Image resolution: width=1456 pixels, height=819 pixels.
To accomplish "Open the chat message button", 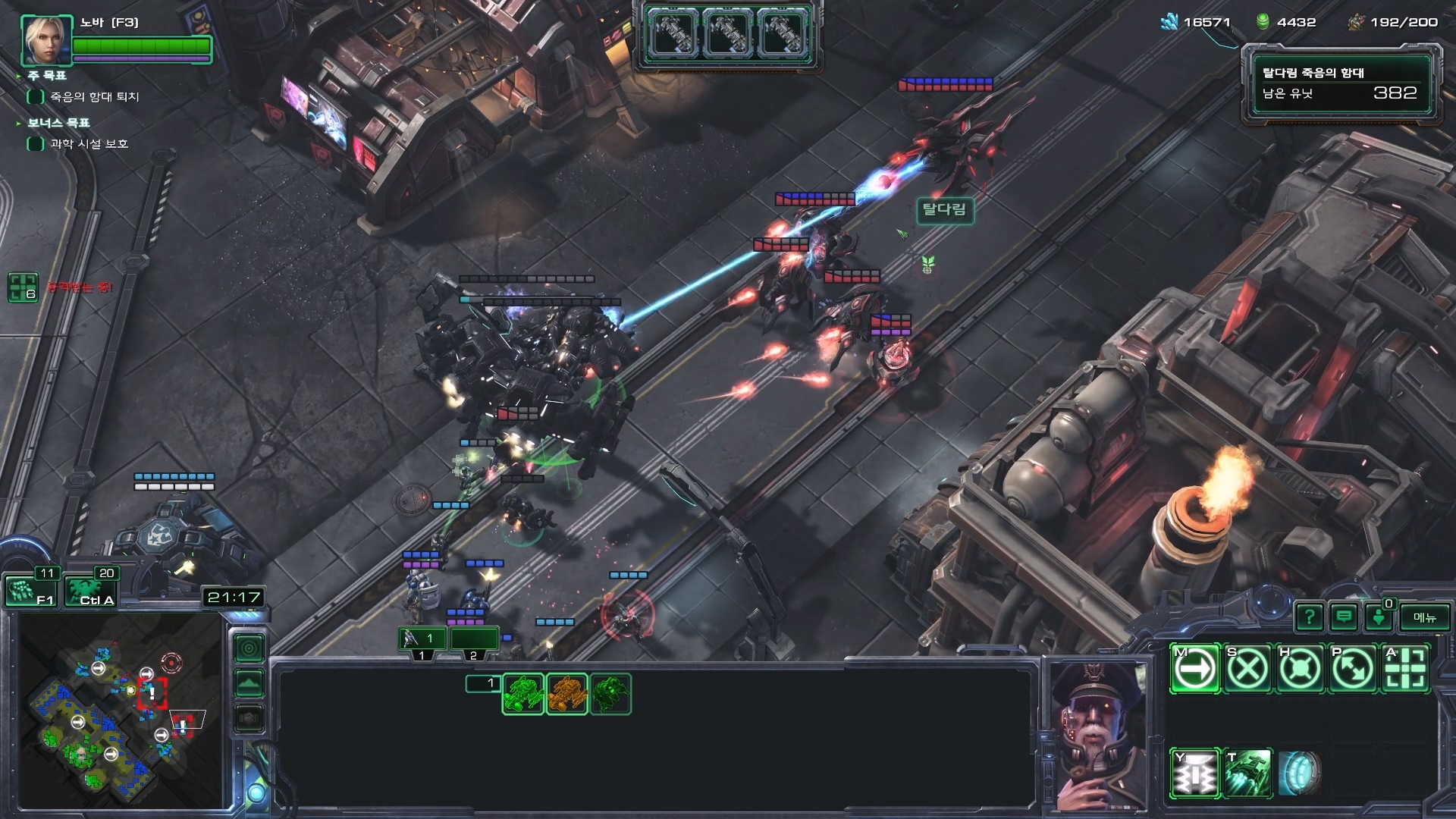I will [1344, 617].
